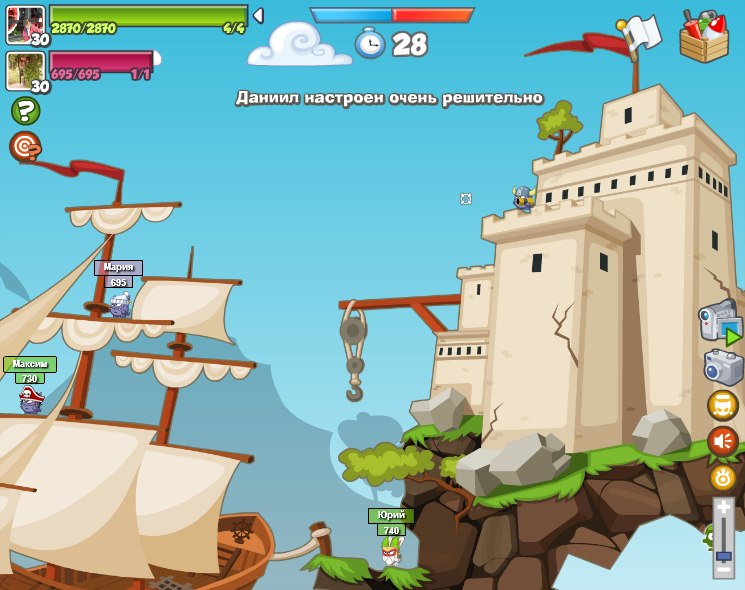This screenshot has width=745, height=590.
Task: Click the small yellow eye button
Action: pyautogui.click(x=723, y=477)
